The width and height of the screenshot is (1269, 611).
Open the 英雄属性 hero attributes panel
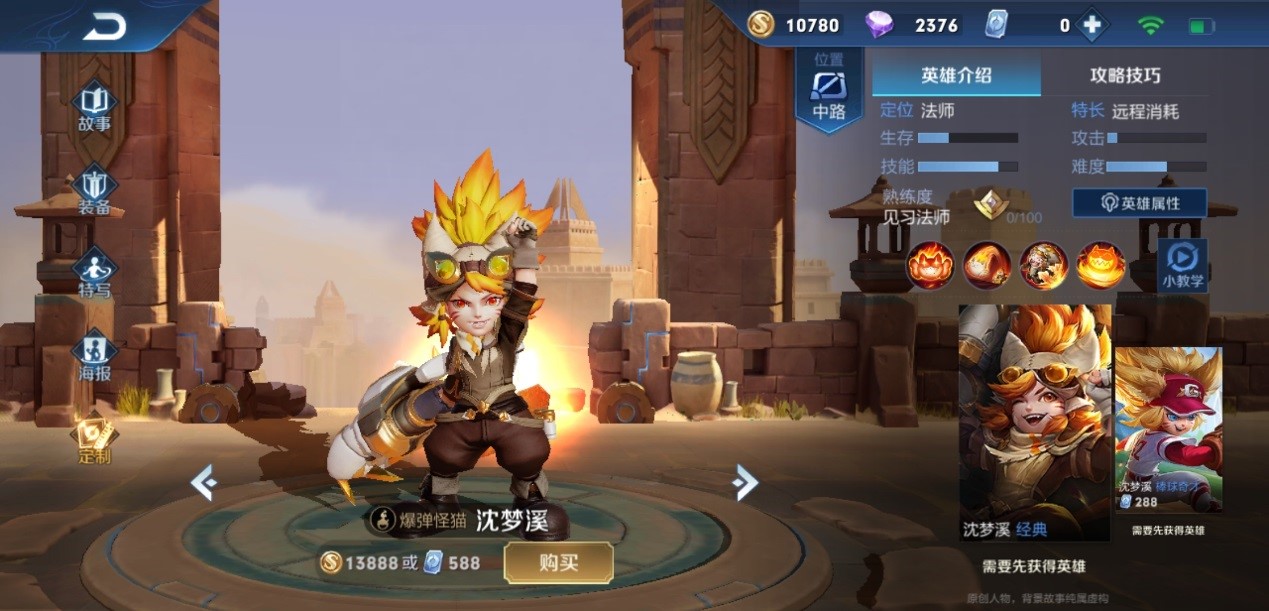1140,203
